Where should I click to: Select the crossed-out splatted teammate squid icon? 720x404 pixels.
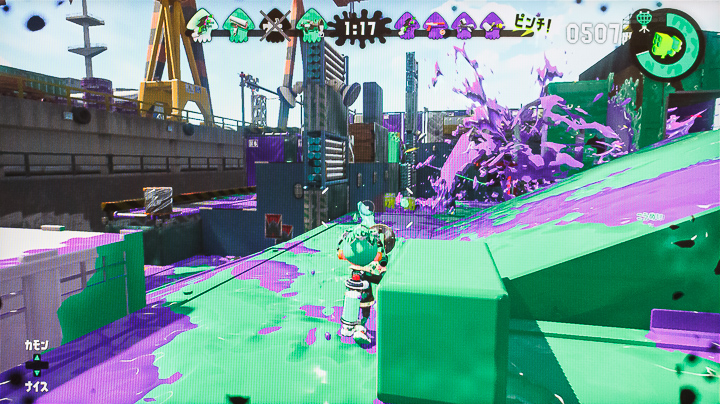click(x=274, y=24)
